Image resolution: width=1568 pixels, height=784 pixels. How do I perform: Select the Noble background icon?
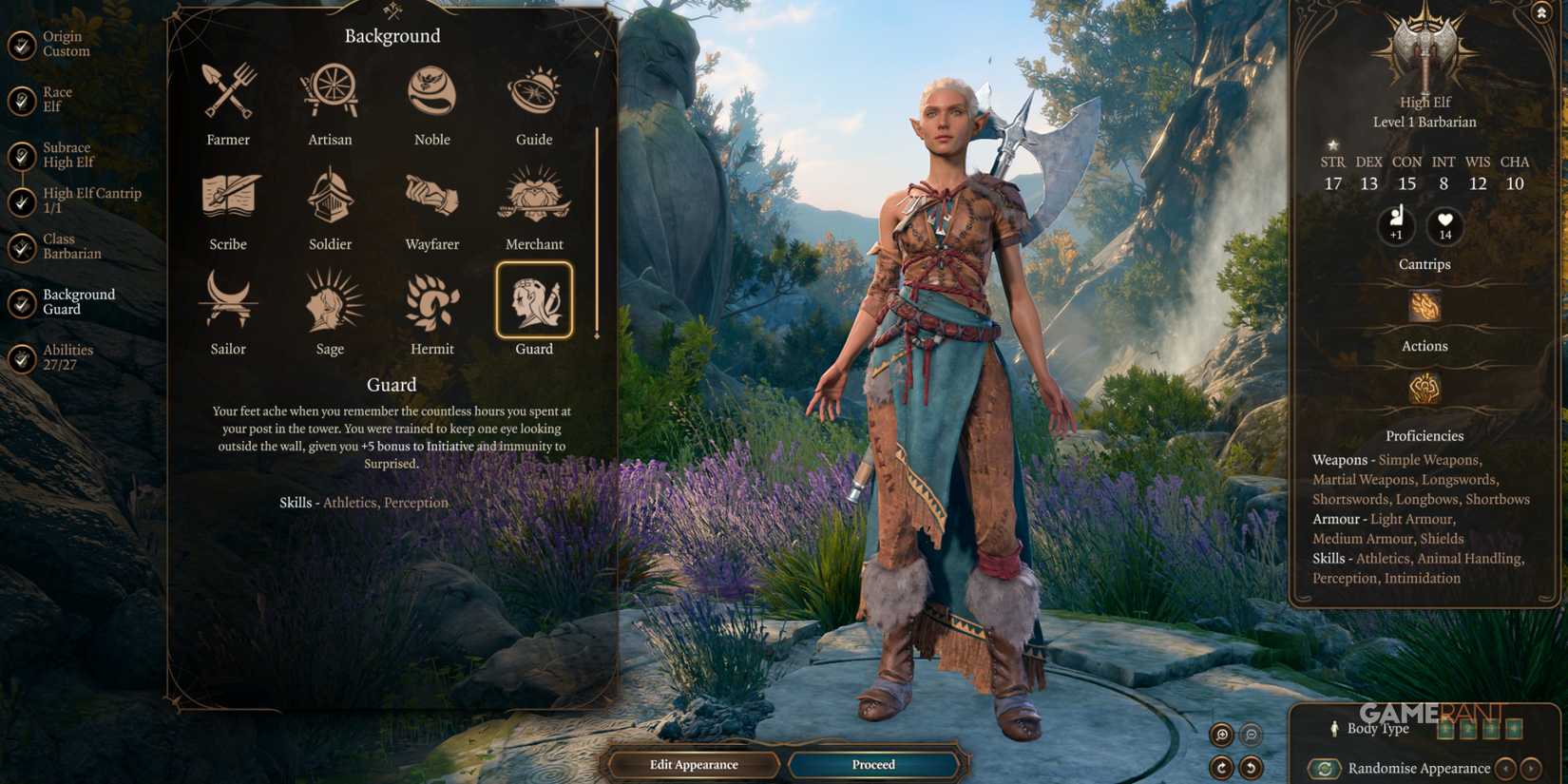[x=432, y=92]
